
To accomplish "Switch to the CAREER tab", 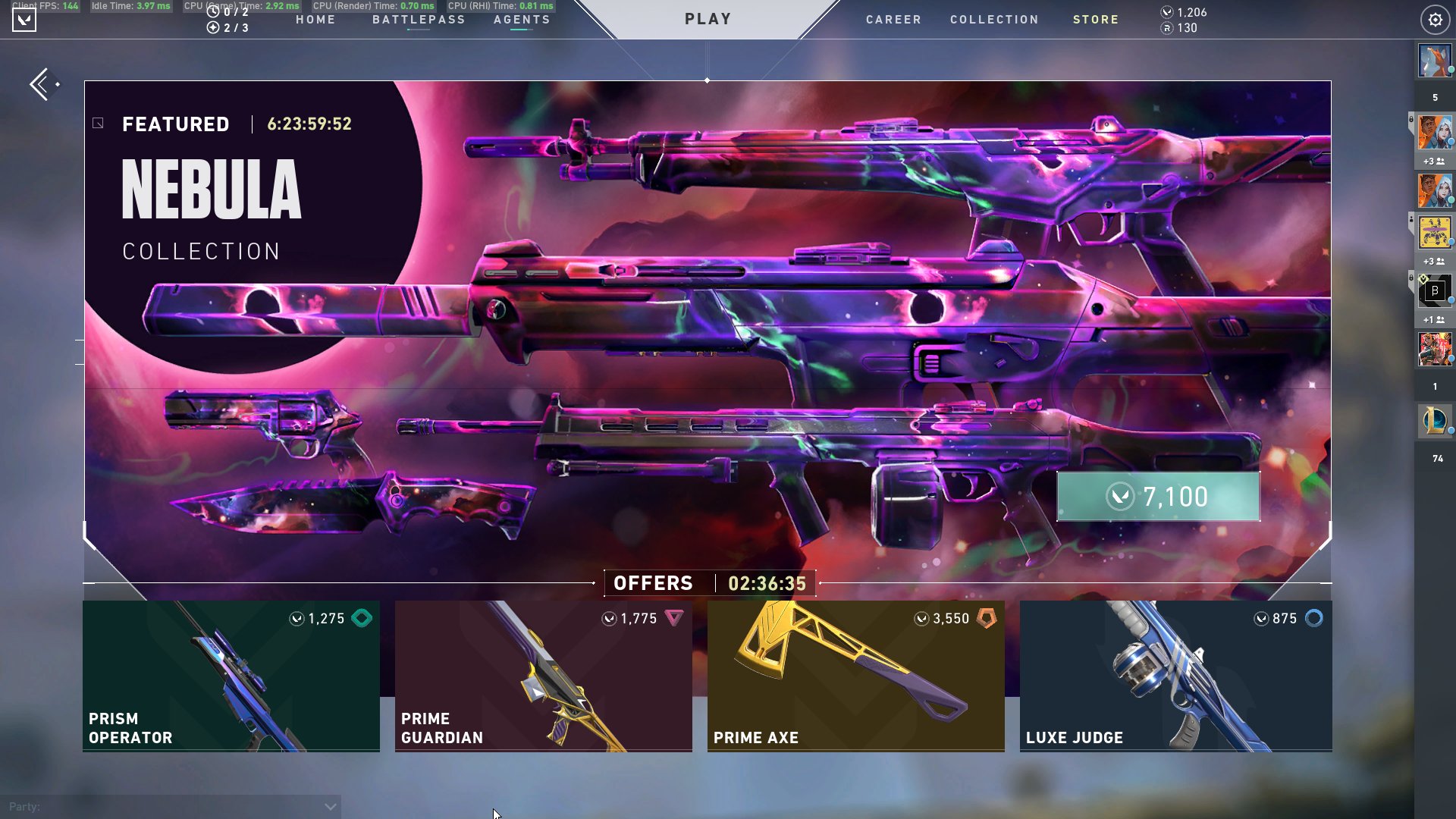I will pos(893,20).
